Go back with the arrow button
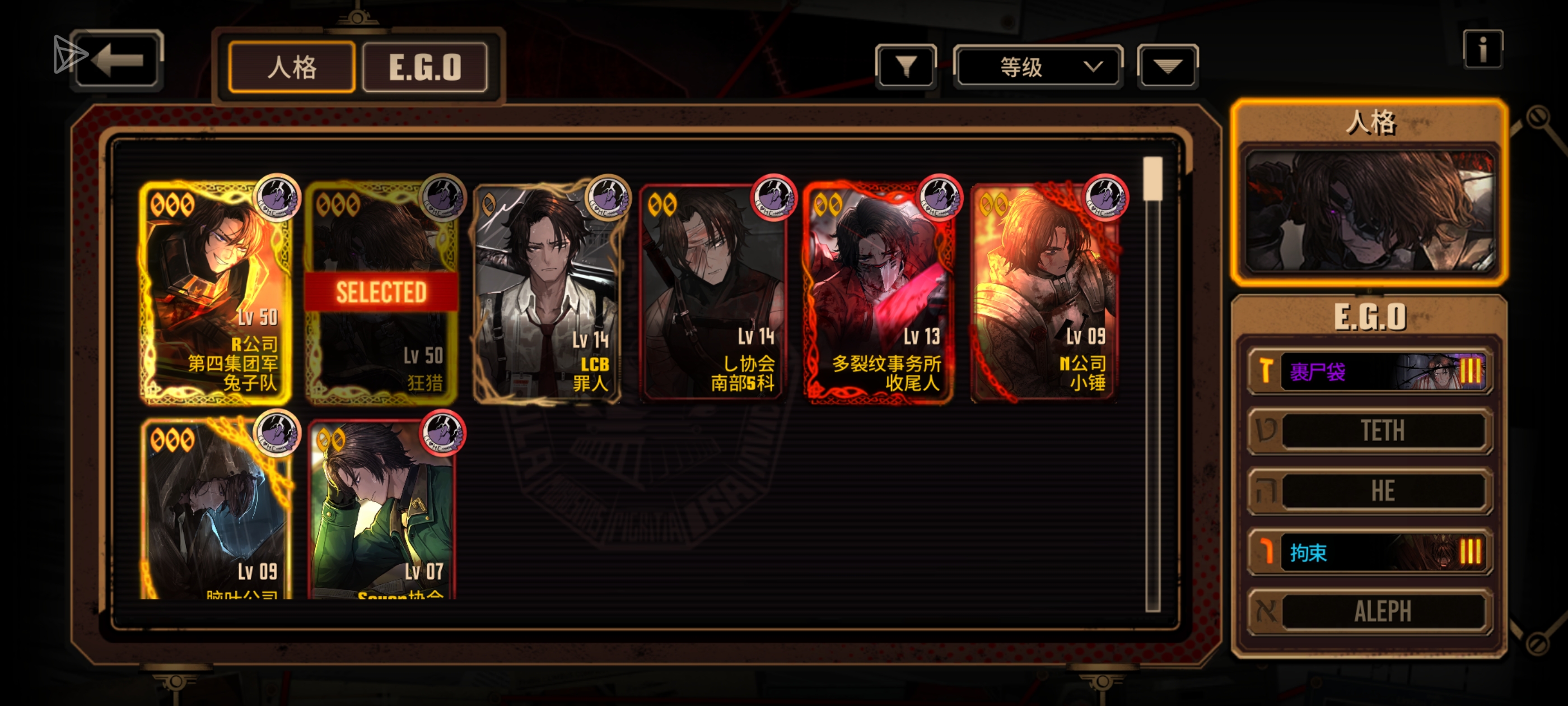Screen dimensions: 1568x706 coord(118,61)
